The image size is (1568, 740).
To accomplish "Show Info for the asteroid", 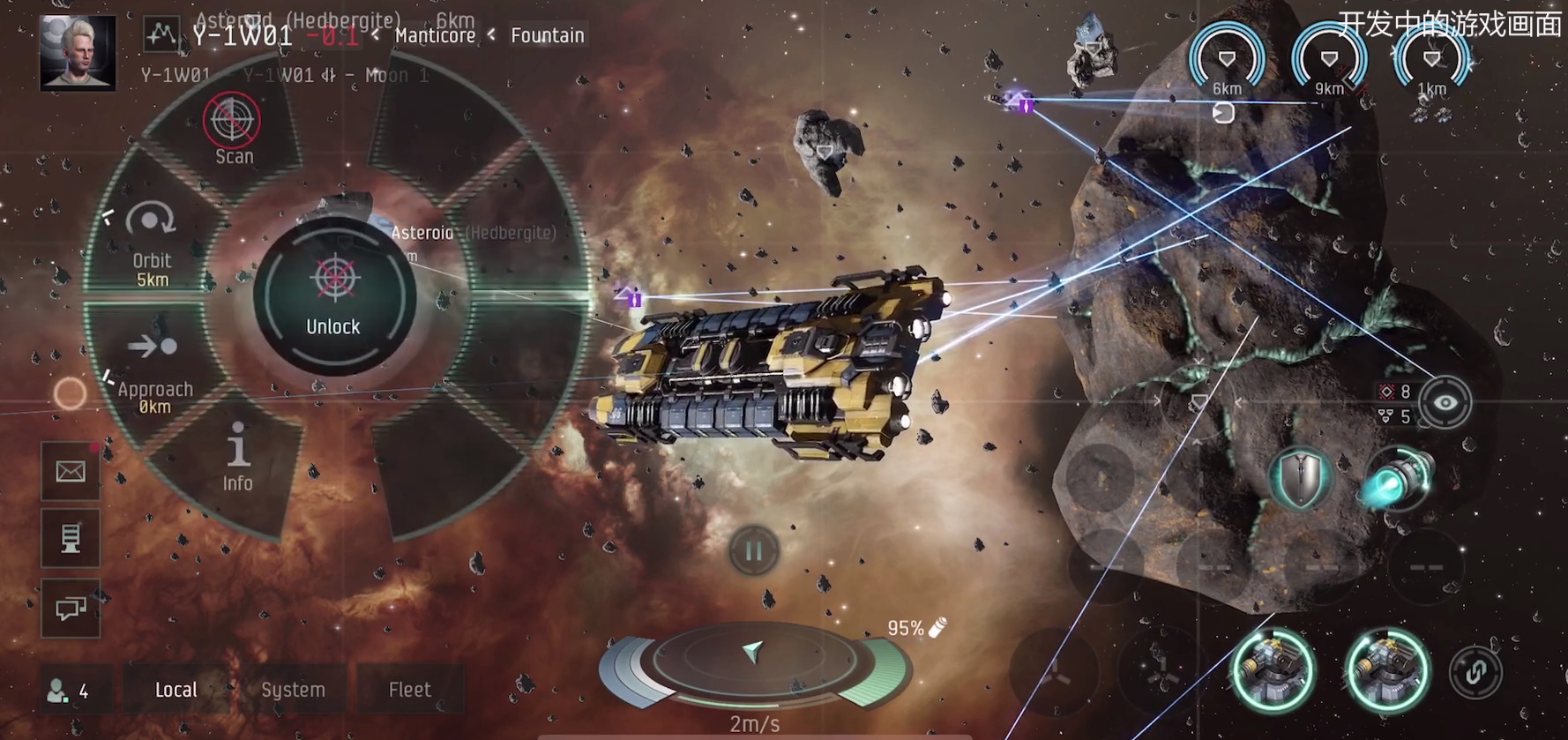I will click(x=237, y=456).
